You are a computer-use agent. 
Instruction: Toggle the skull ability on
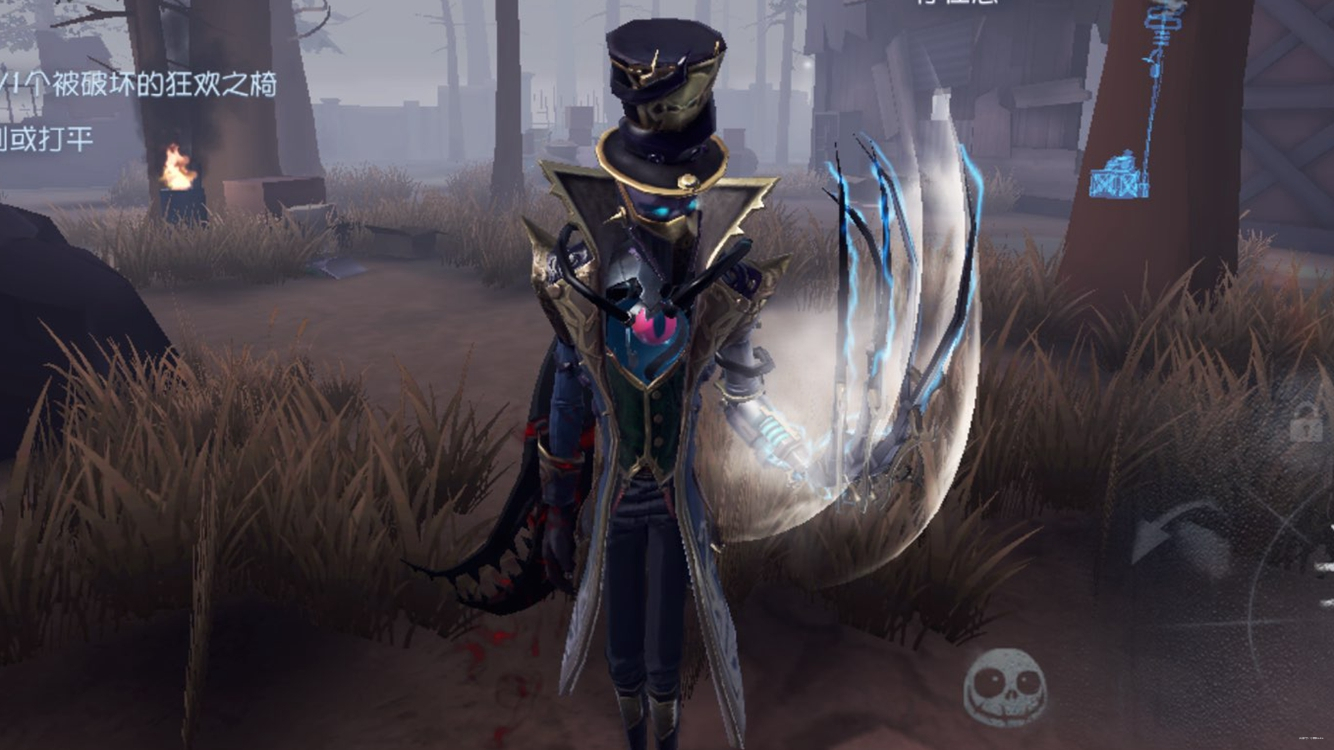tap(1003, 687)
